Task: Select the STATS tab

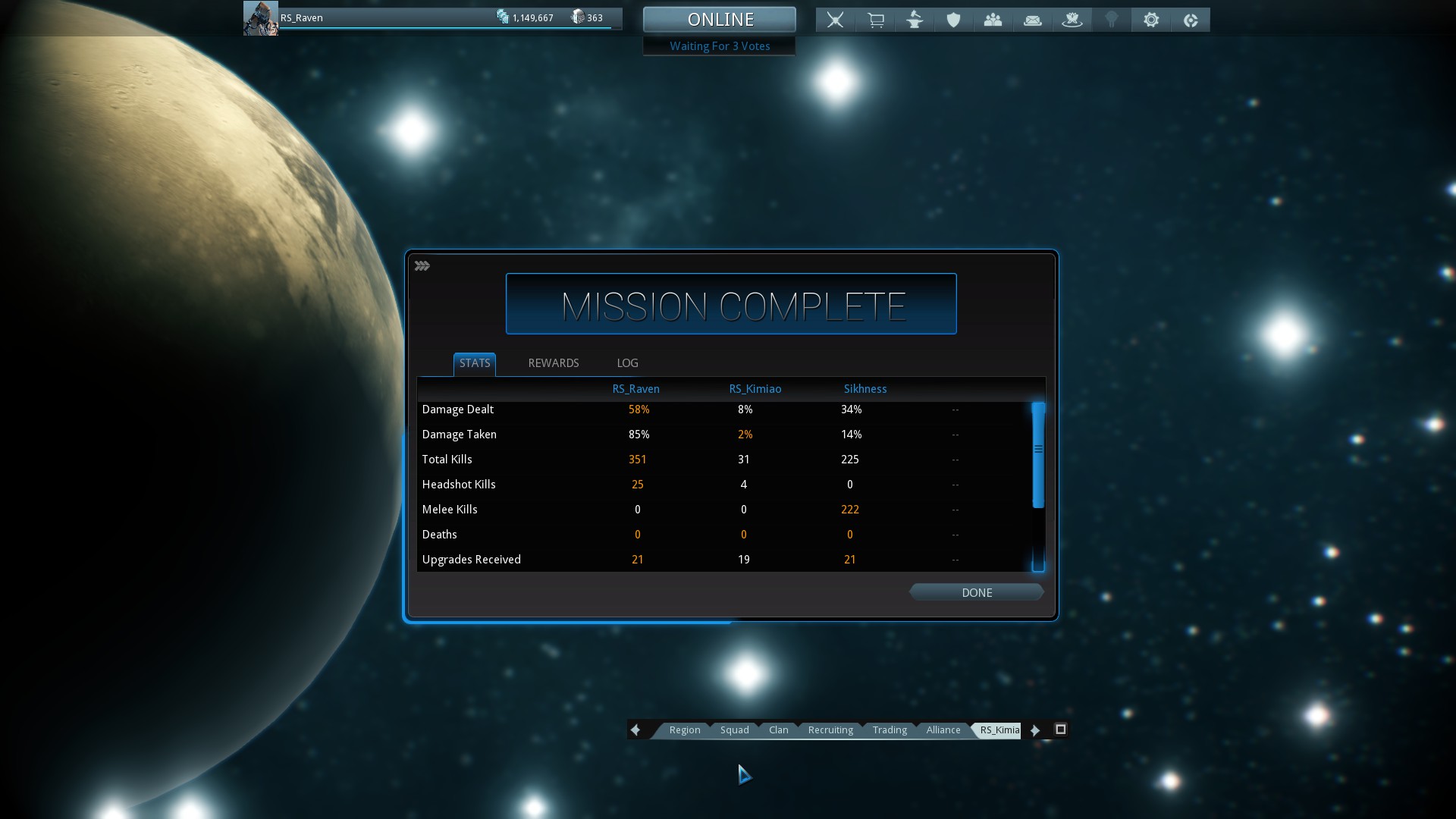Action: pos(475,363)
